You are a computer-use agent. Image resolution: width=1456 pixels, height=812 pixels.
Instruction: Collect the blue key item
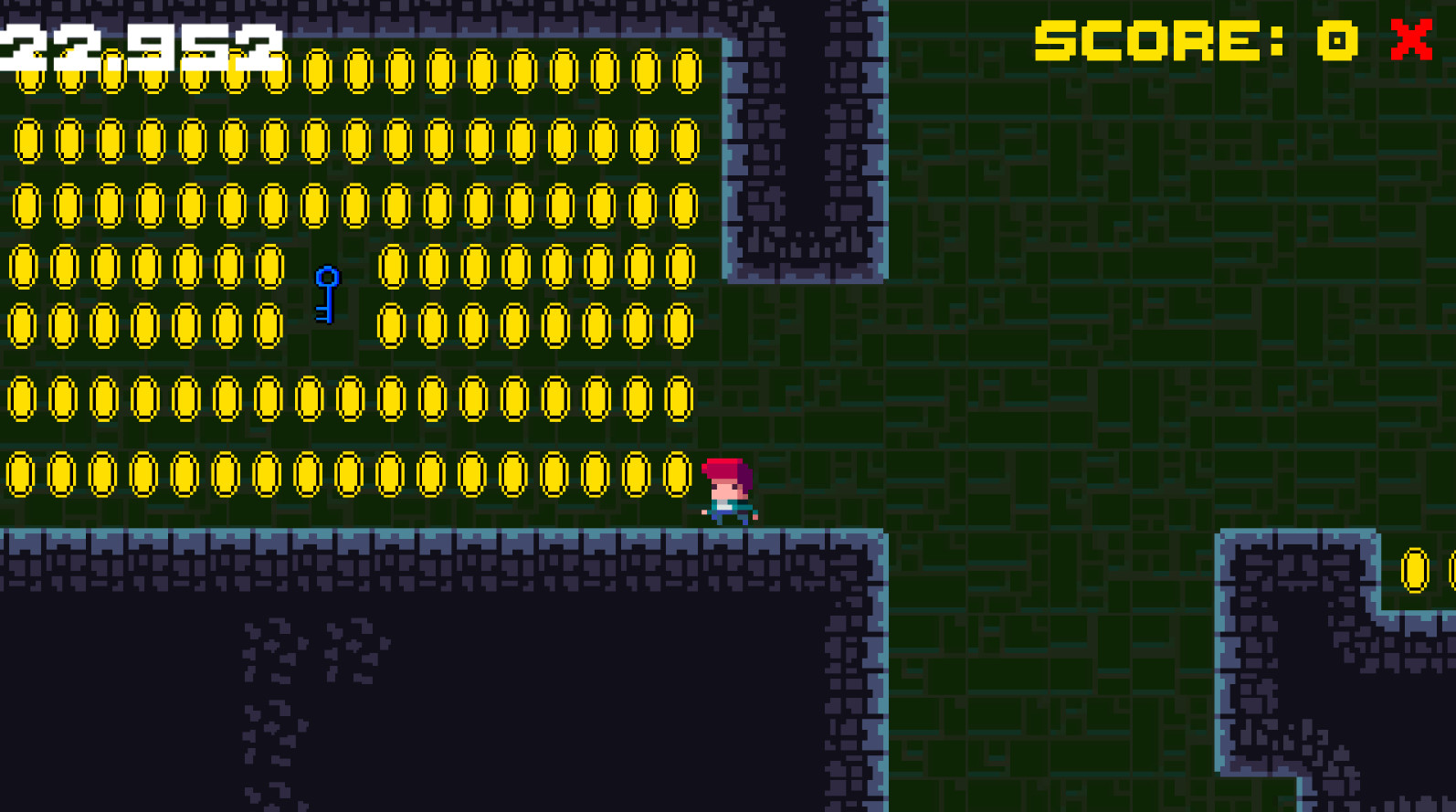[326, 294]
